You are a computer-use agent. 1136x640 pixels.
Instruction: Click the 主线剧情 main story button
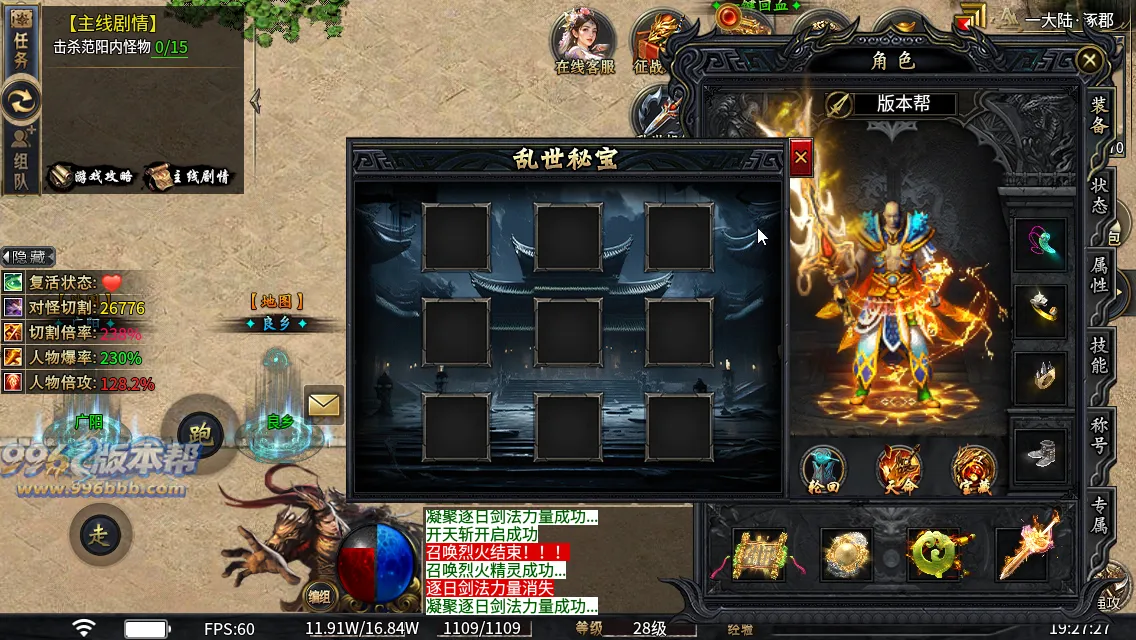188,176
